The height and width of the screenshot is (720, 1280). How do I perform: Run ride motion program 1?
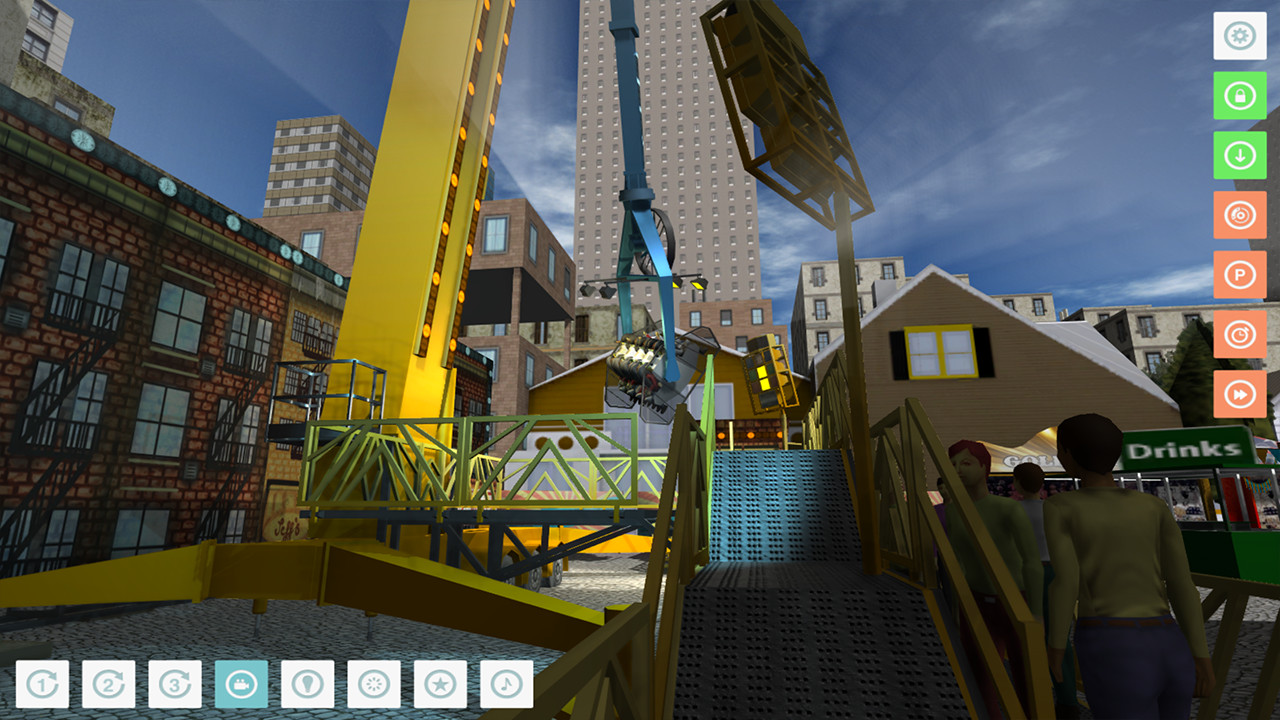(40, 685)
